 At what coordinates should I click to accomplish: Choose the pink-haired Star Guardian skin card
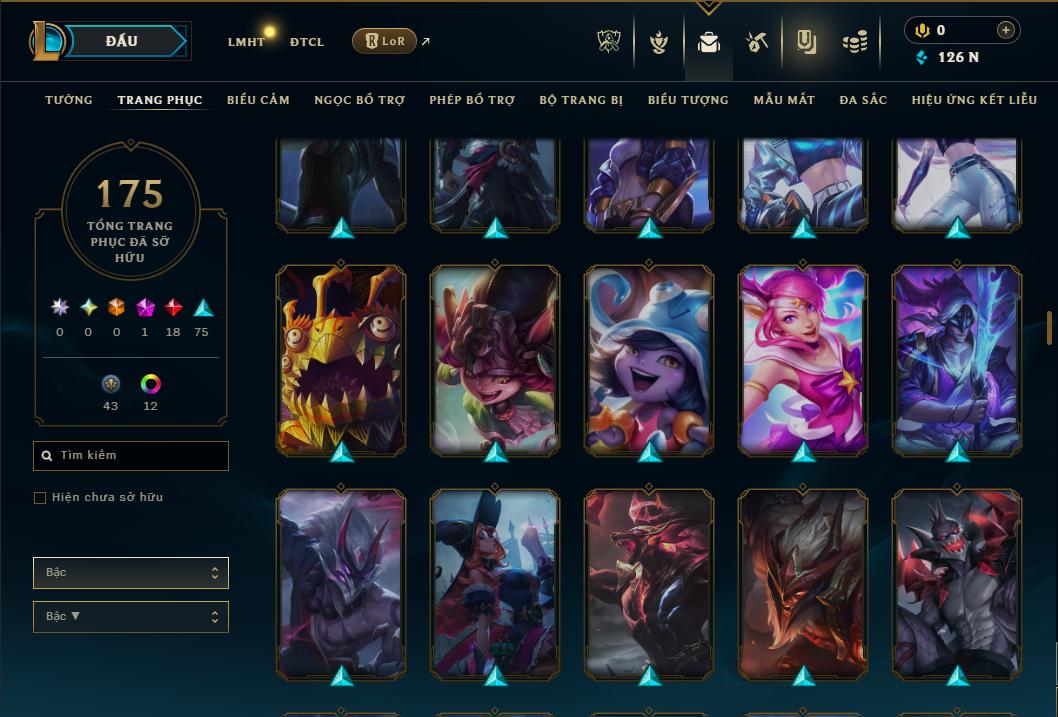(x=803, y=360)
